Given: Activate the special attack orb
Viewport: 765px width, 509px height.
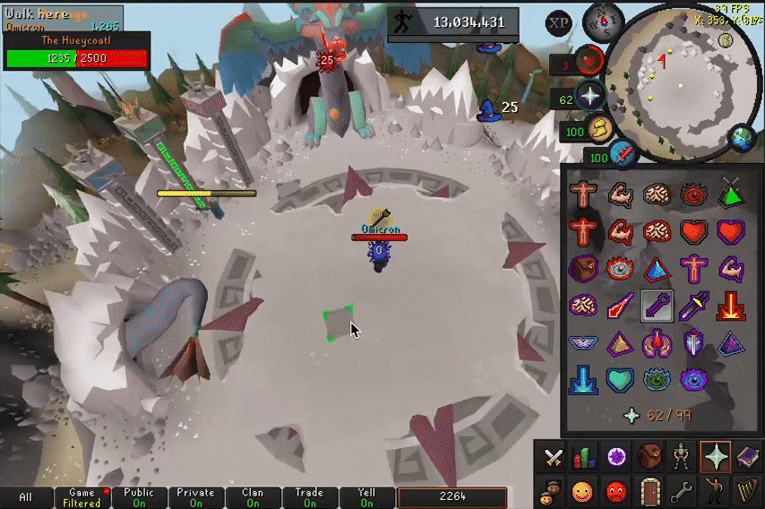Looking at the screenshot, I should pyautogui.click(x=624, y=155).
